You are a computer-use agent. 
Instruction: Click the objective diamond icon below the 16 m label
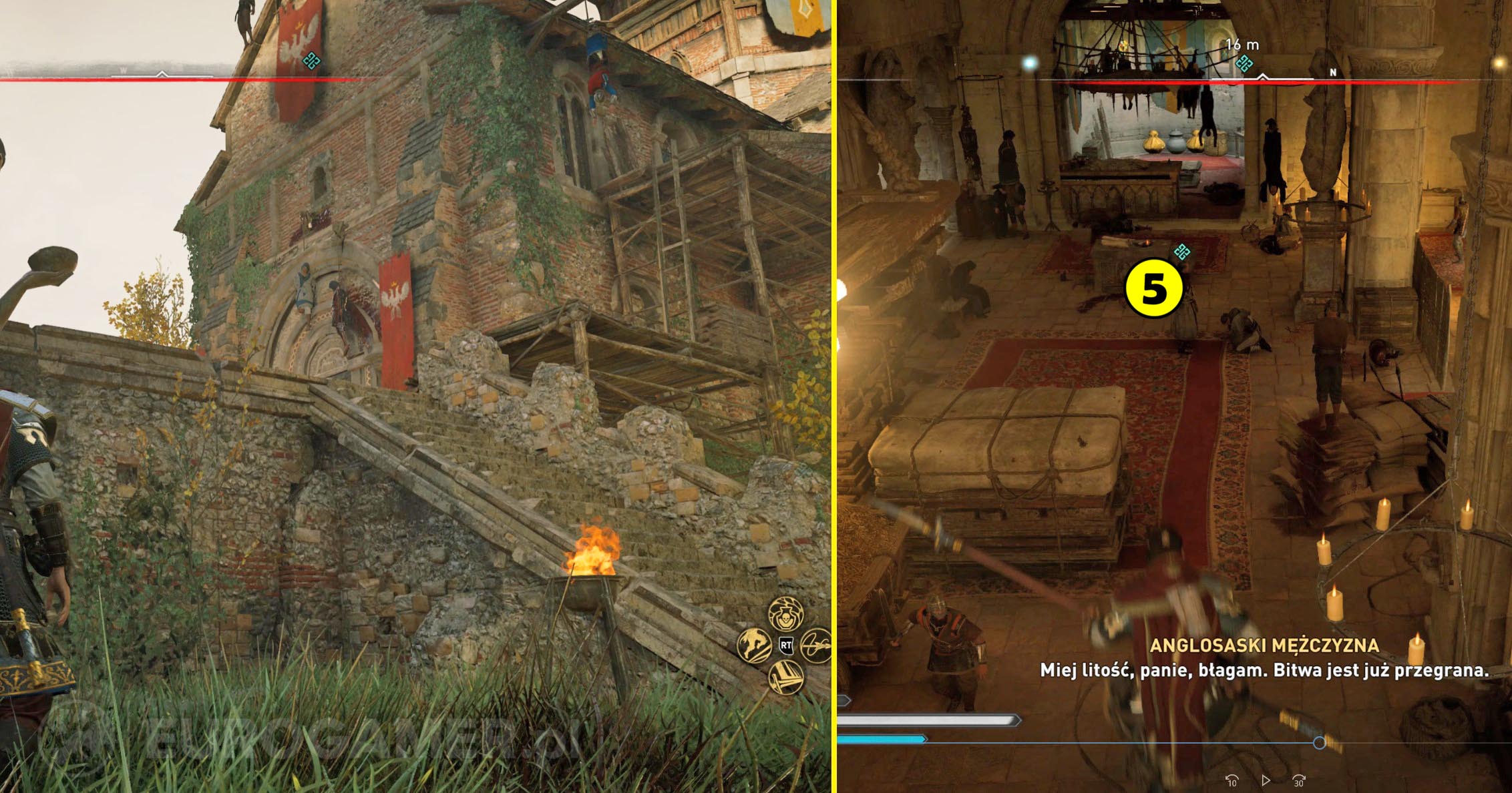coord(1245,63)
